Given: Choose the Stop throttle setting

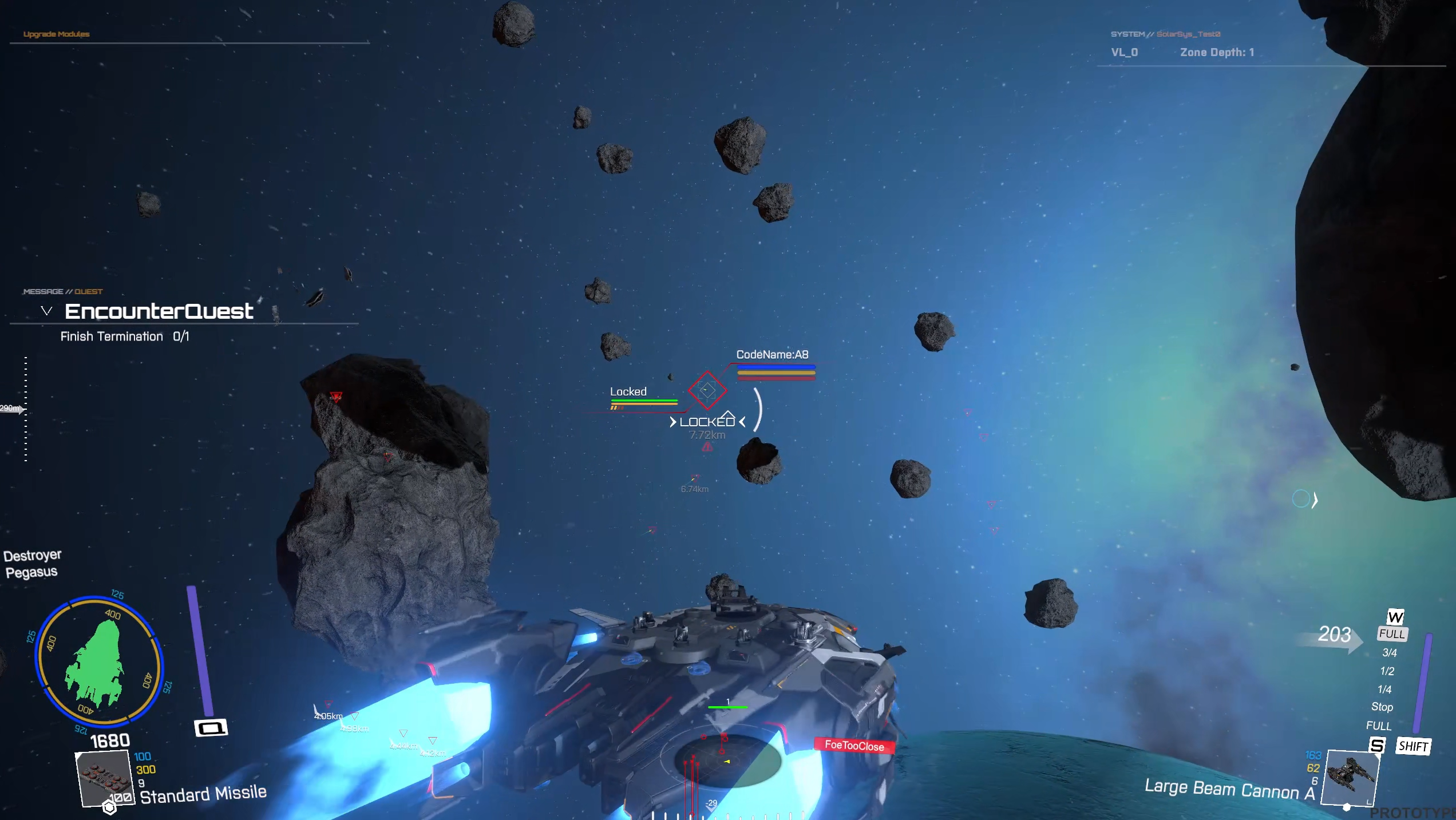Looking at the screenshot, I should point(1382,707).
